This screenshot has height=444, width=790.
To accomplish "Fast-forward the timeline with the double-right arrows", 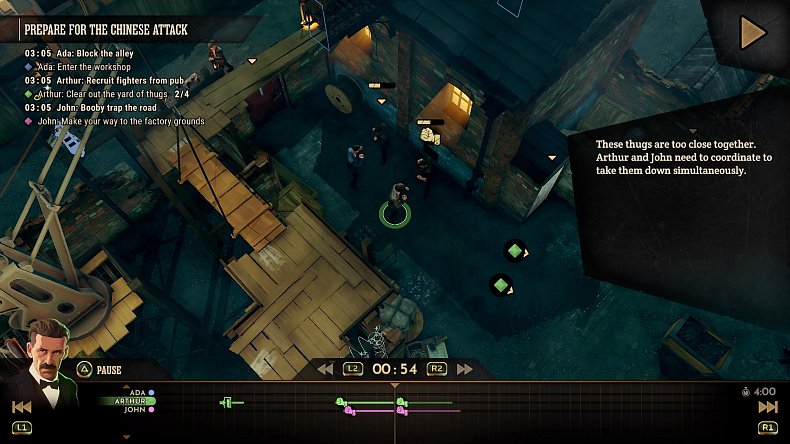I will coord(464,369).
